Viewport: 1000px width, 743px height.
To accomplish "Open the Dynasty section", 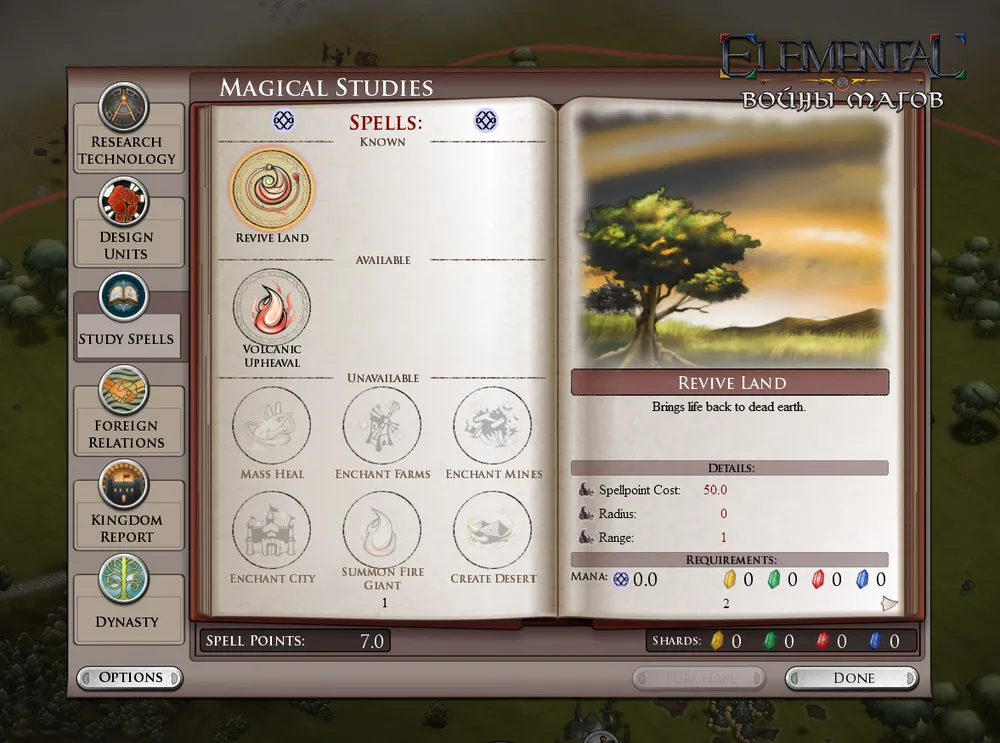I will pyautogui.click(x=127, y=604).
